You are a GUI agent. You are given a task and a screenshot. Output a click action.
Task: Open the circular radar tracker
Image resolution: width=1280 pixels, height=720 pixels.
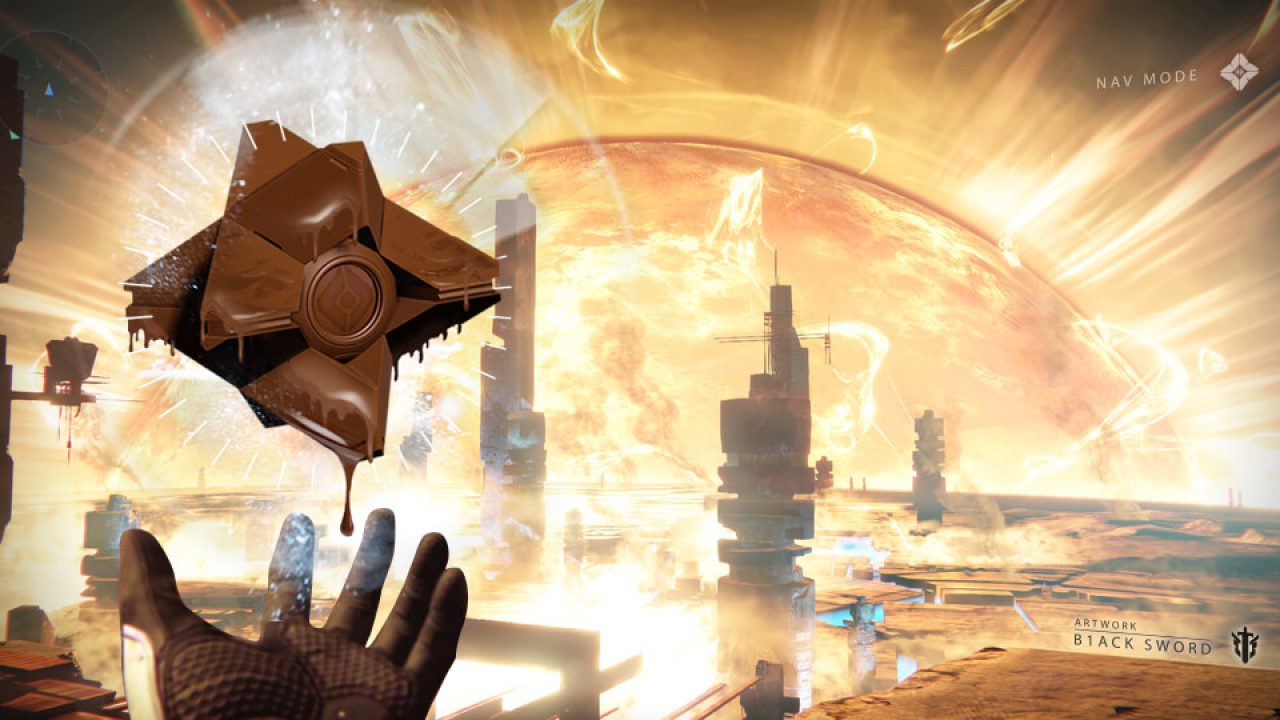pyautogui.click(x=50, y=88)
